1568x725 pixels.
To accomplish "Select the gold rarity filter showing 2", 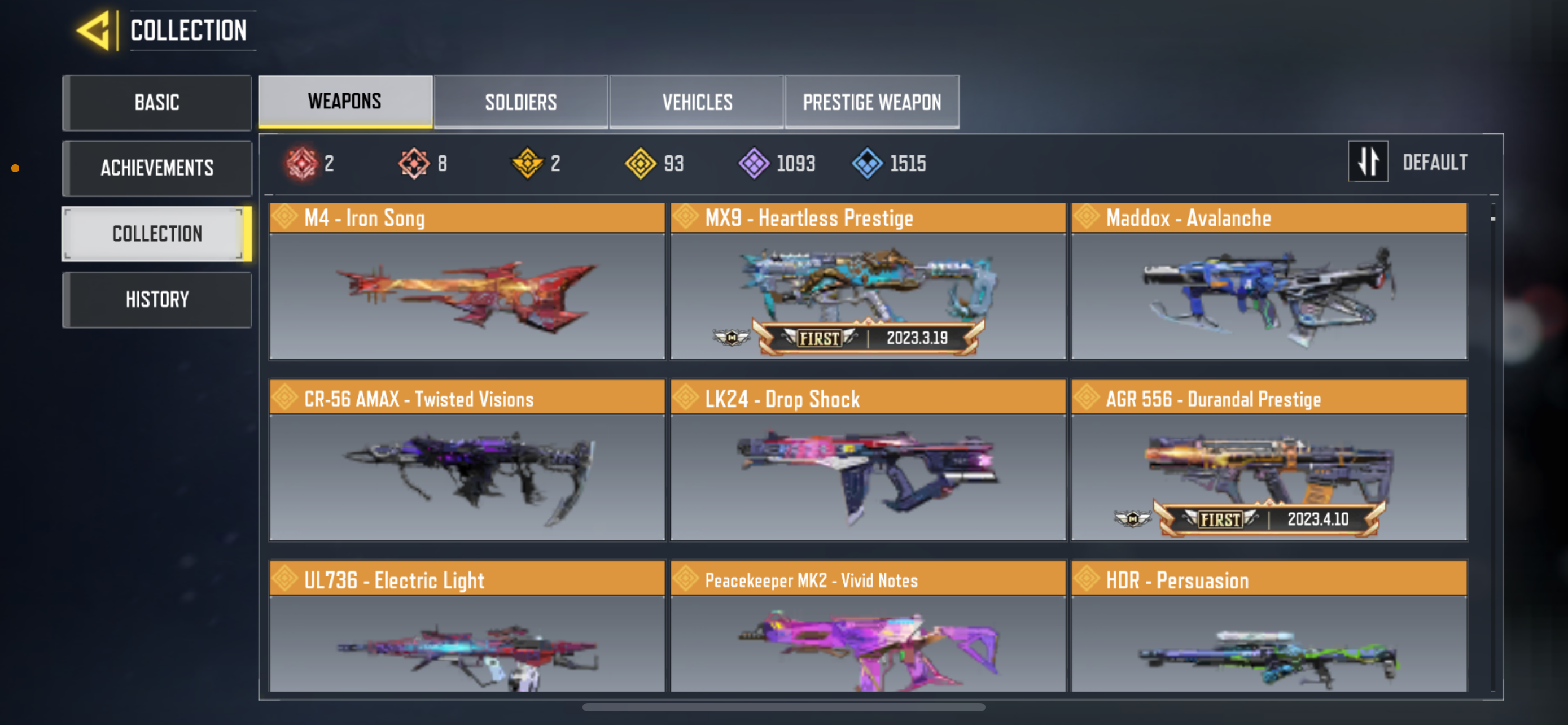I will coord(528,163).
